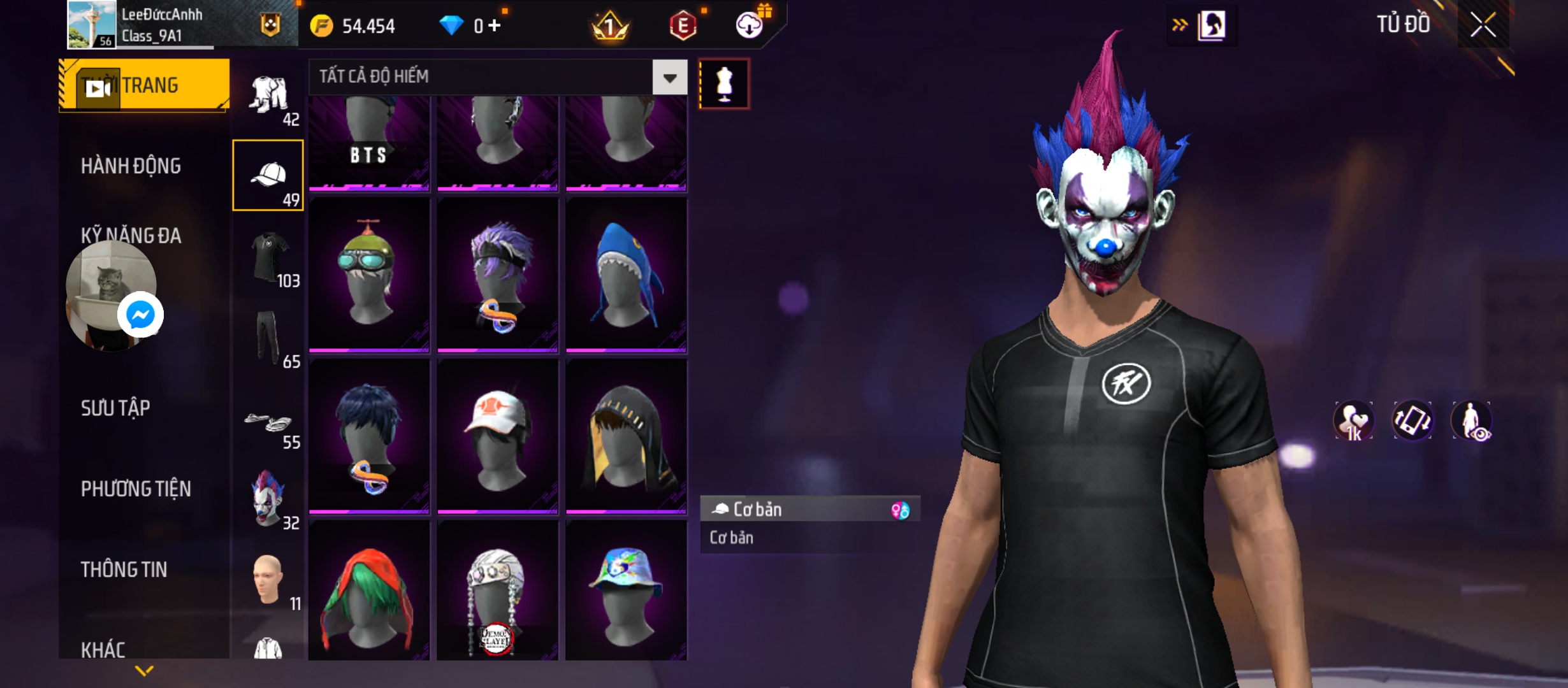Open the SƯU TẬP section
Image resolution: width=1568 pixels, height=688 pixels.
pos(115,408)
